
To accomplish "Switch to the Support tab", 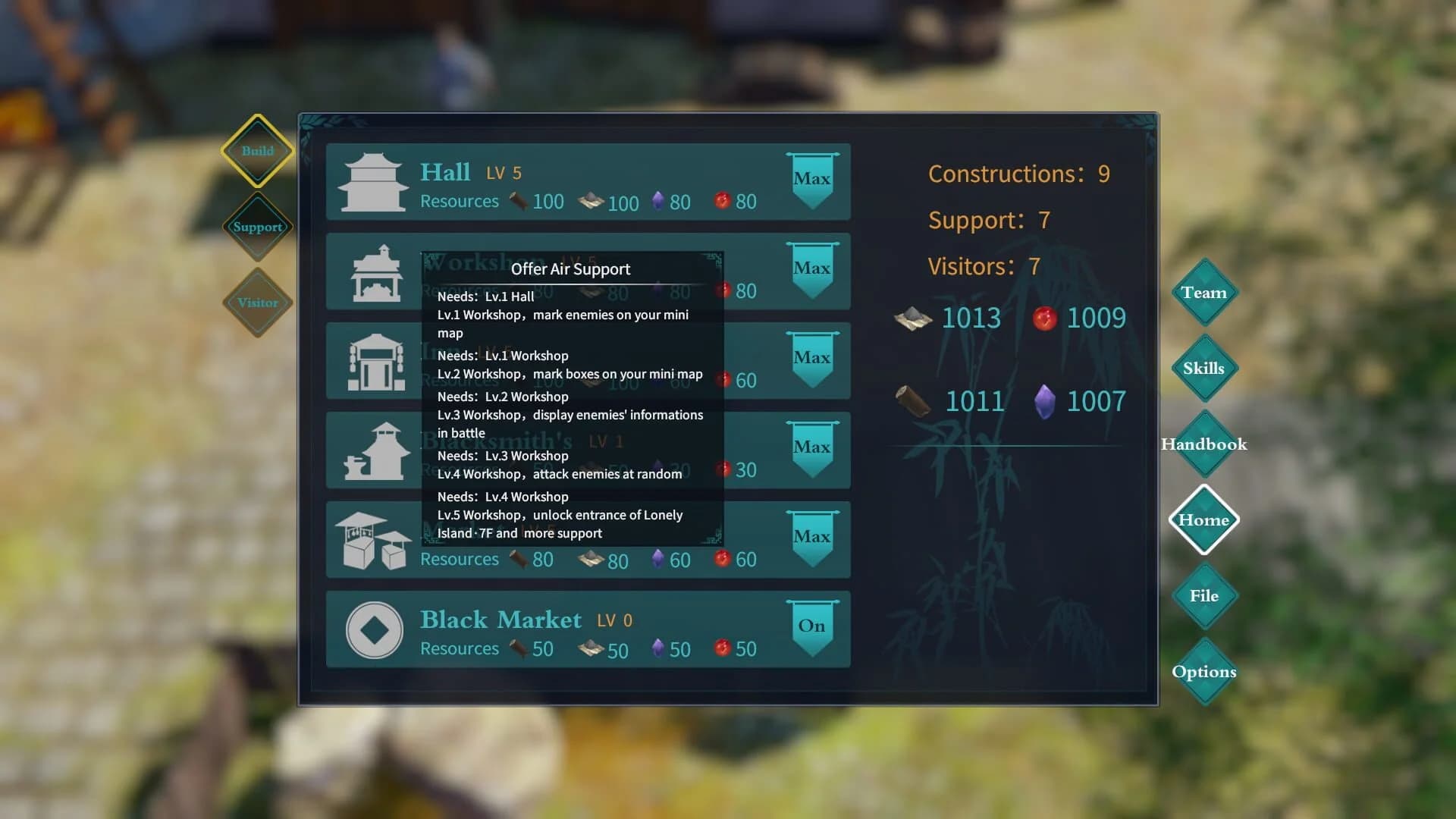I will coord(258,225).
